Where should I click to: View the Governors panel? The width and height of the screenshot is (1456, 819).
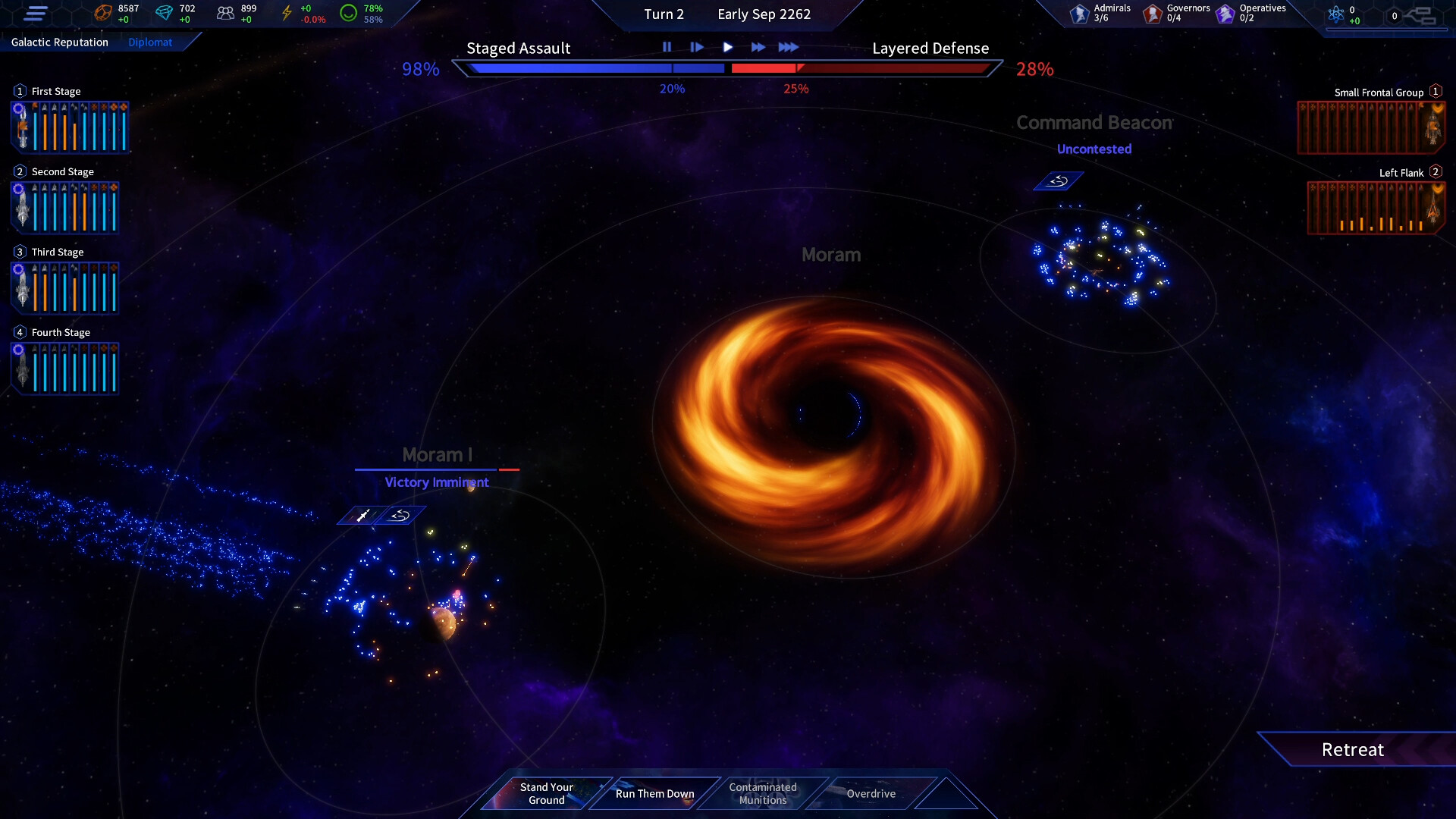[x=1152, y=11]
